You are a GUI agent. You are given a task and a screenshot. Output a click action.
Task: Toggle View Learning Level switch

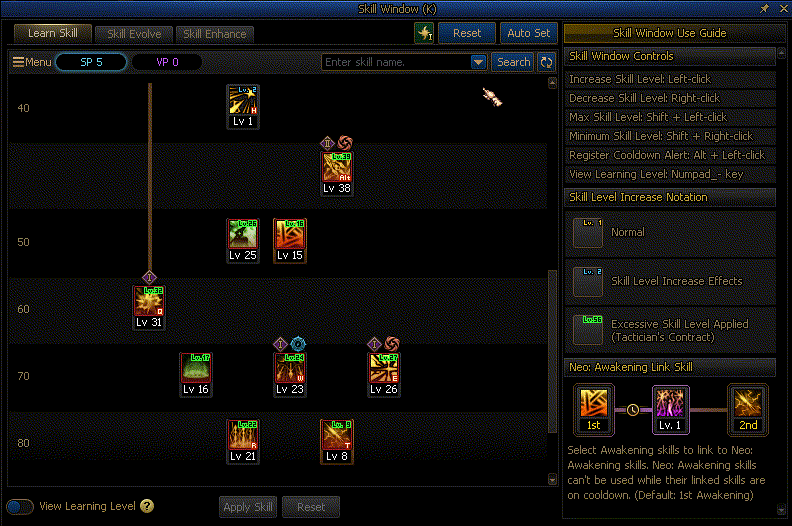pyautogui.click(x=20, y=507)
